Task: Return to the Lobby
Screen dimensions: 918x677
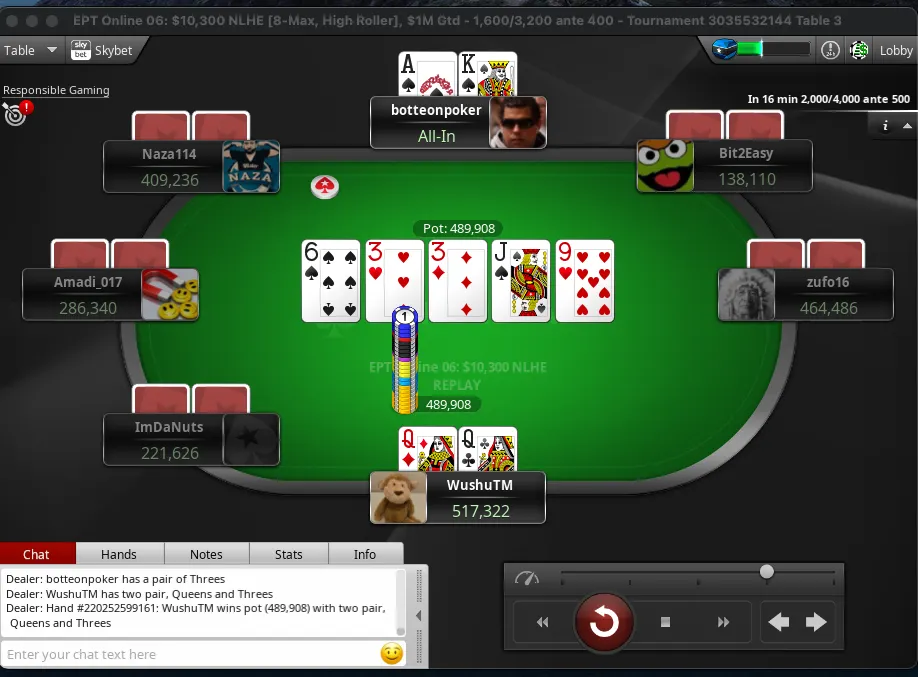Action: coord(895,50)
